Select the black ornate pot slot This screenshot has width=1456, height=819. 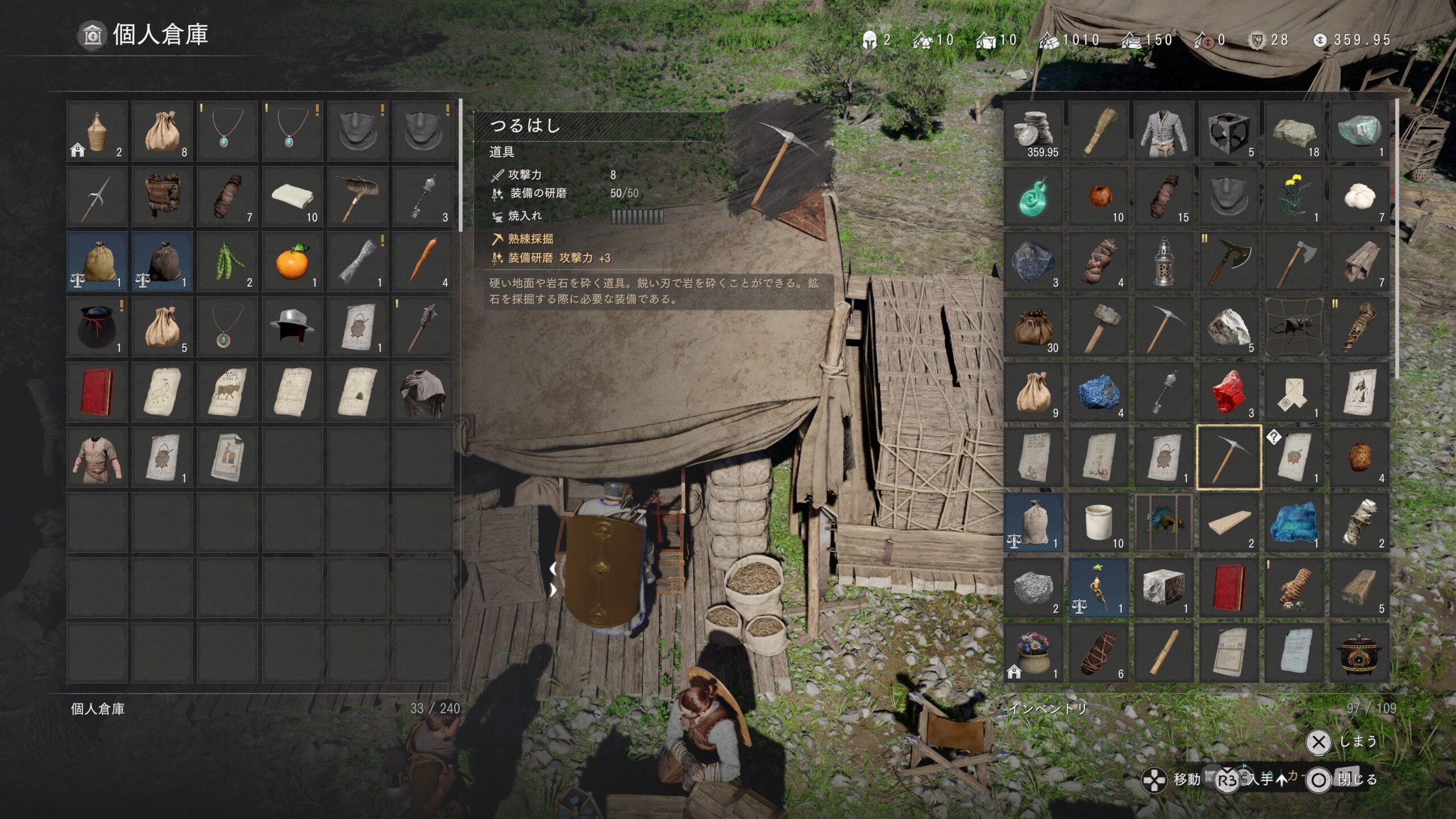tap(1359, 653)
